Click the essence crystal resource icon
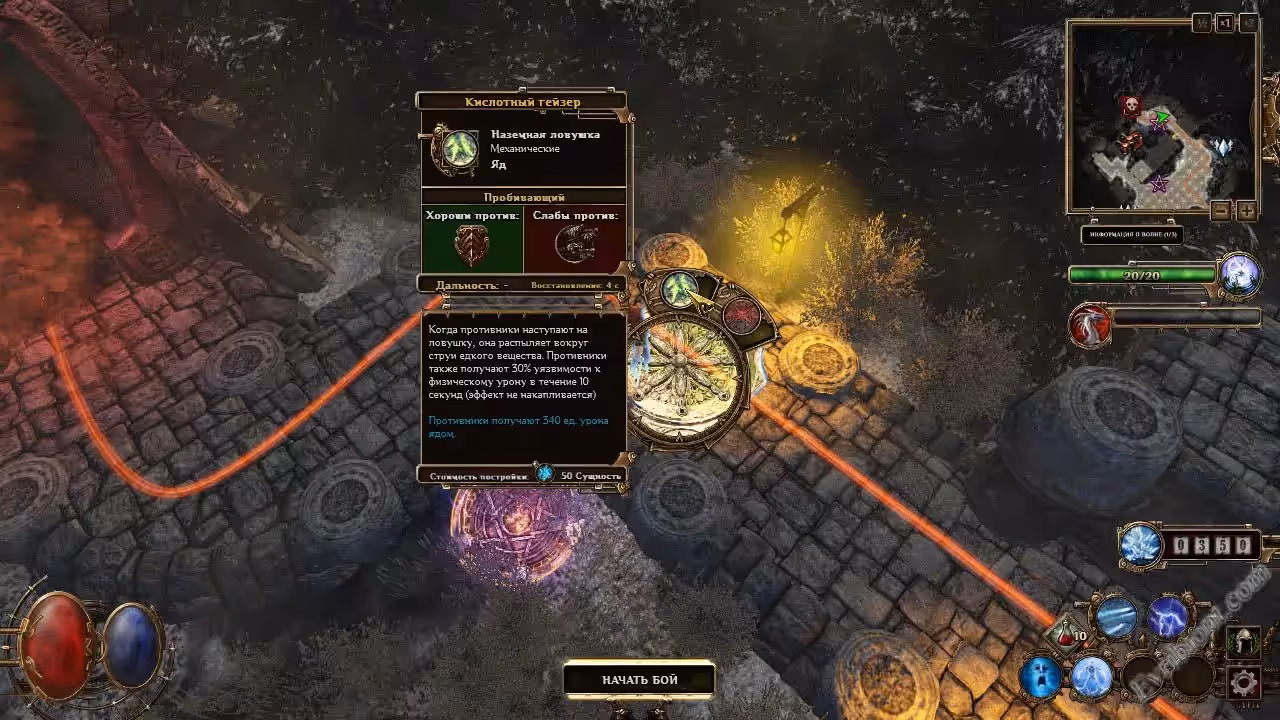 pos(1141,545)
